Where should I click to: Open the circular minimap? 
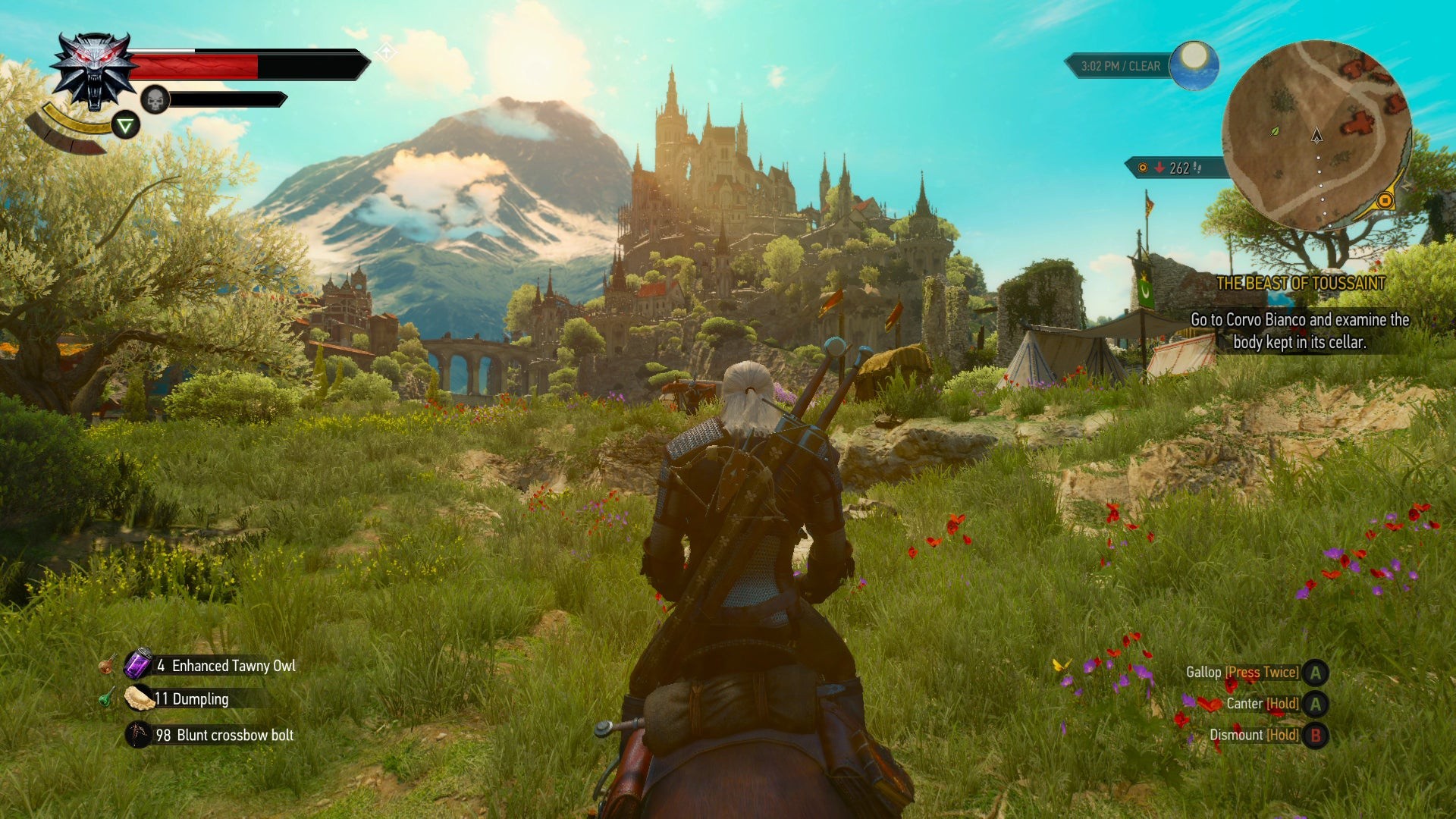1316,135
